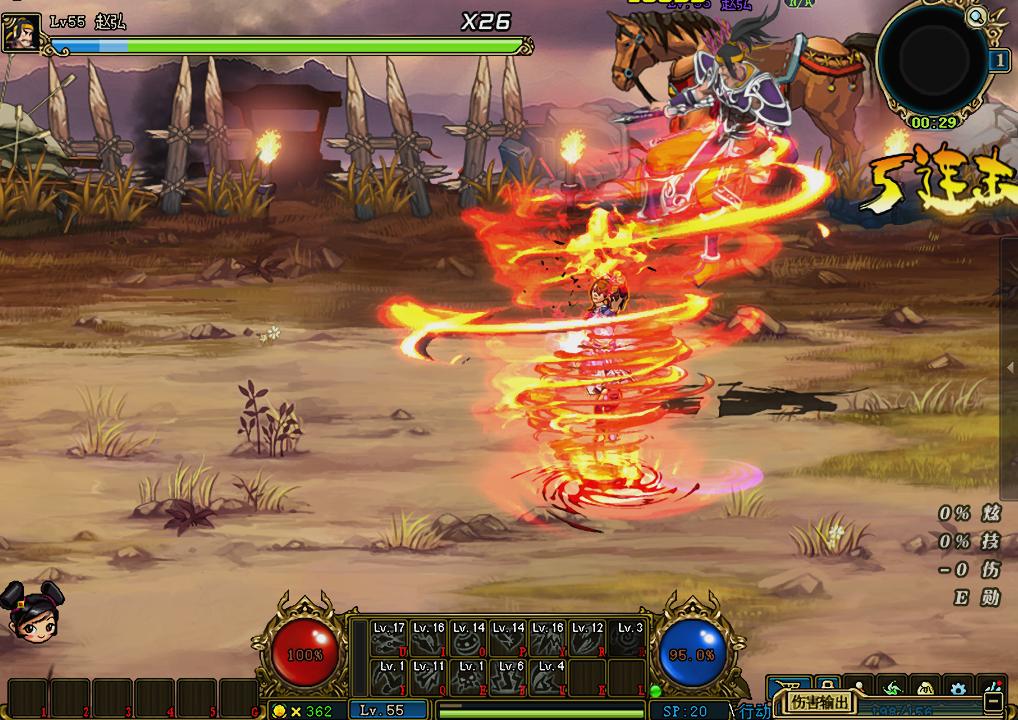The width and height of the screenshot is (1018, 720).
Task: Activate the Lv.3 swirl skill
Action: (627, 638)
